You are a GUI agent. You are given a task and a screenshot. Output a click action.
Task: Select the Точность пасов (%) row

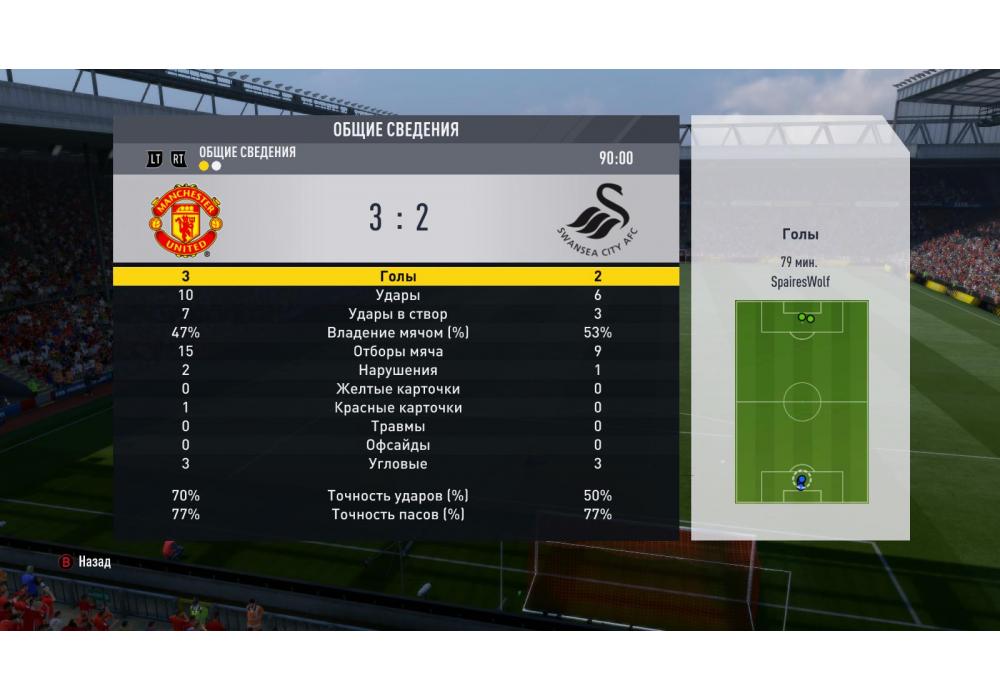coord(397,515)
